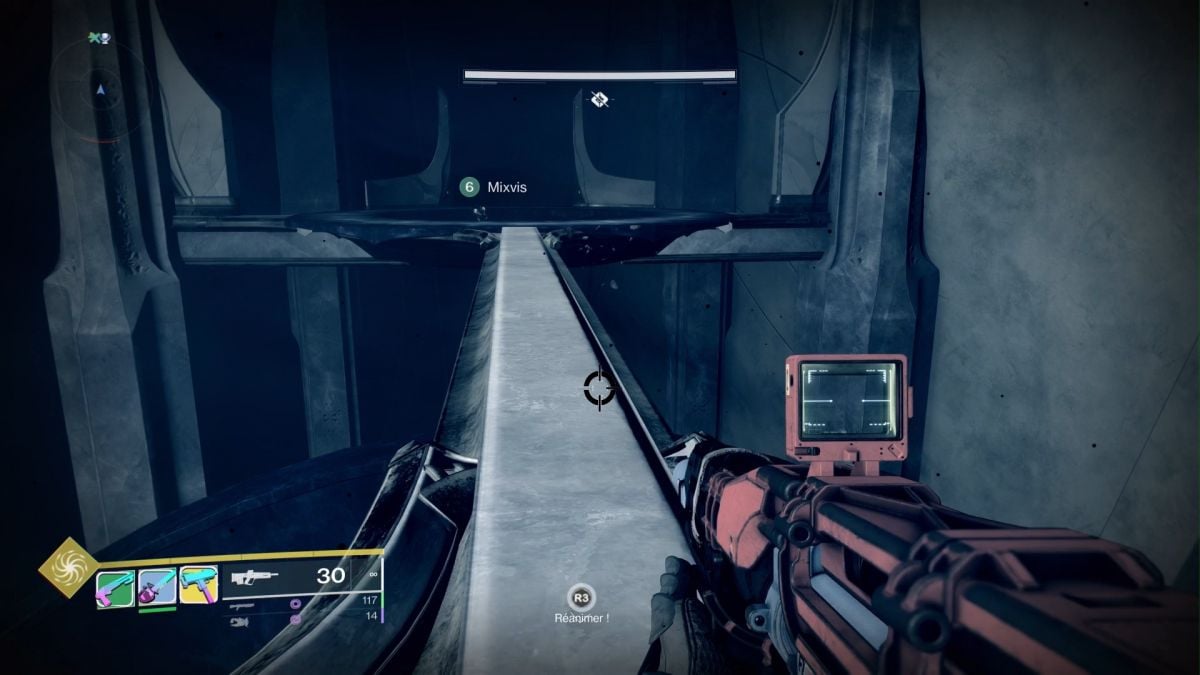Click the white objective waypoint marker
The width and height of the screenshot is (1200, 675).
tap(599, 98)
